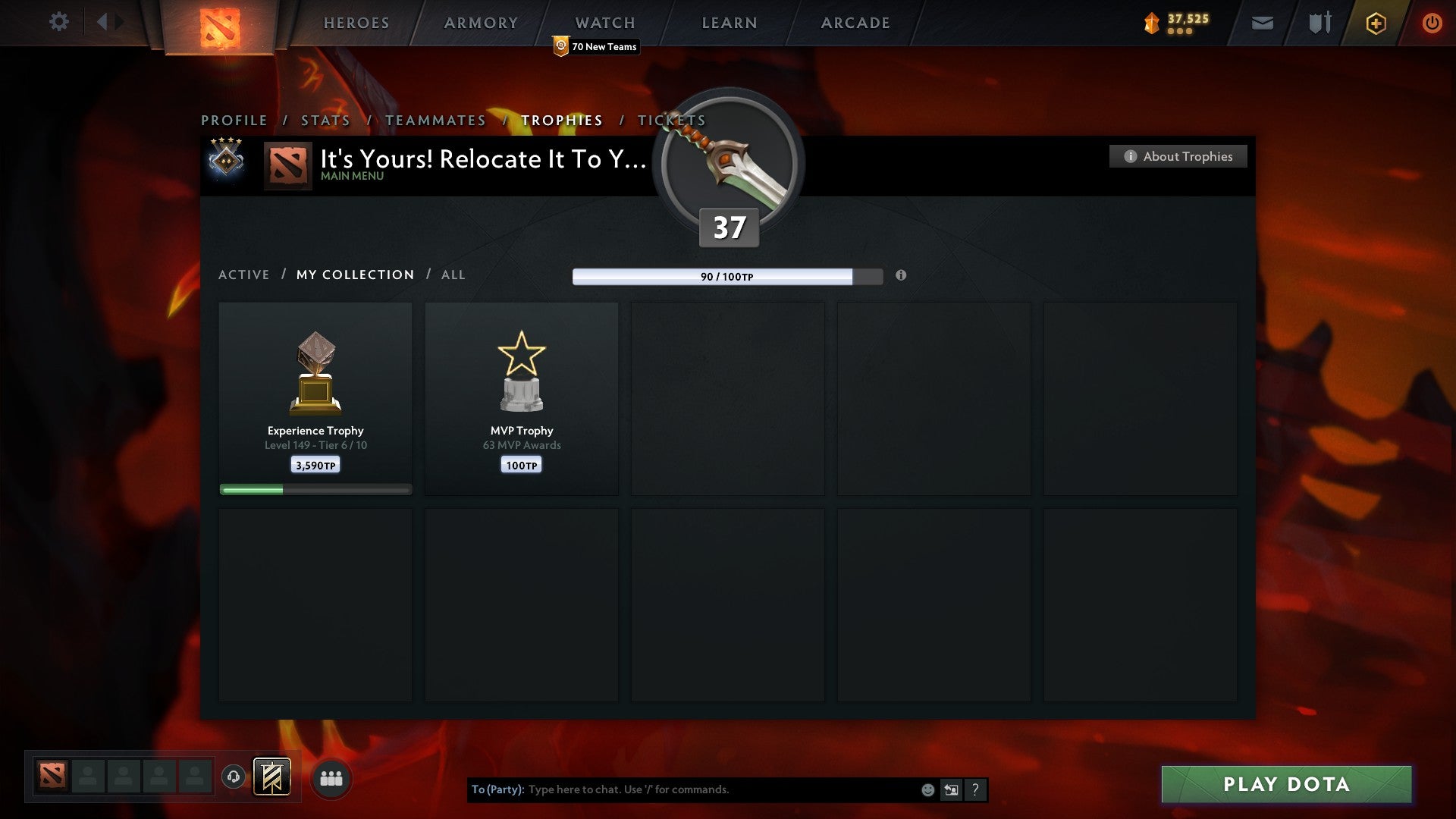1456x819 pixels.
Task: Click the info icon beside the TP bar
Action: (901, 276)
